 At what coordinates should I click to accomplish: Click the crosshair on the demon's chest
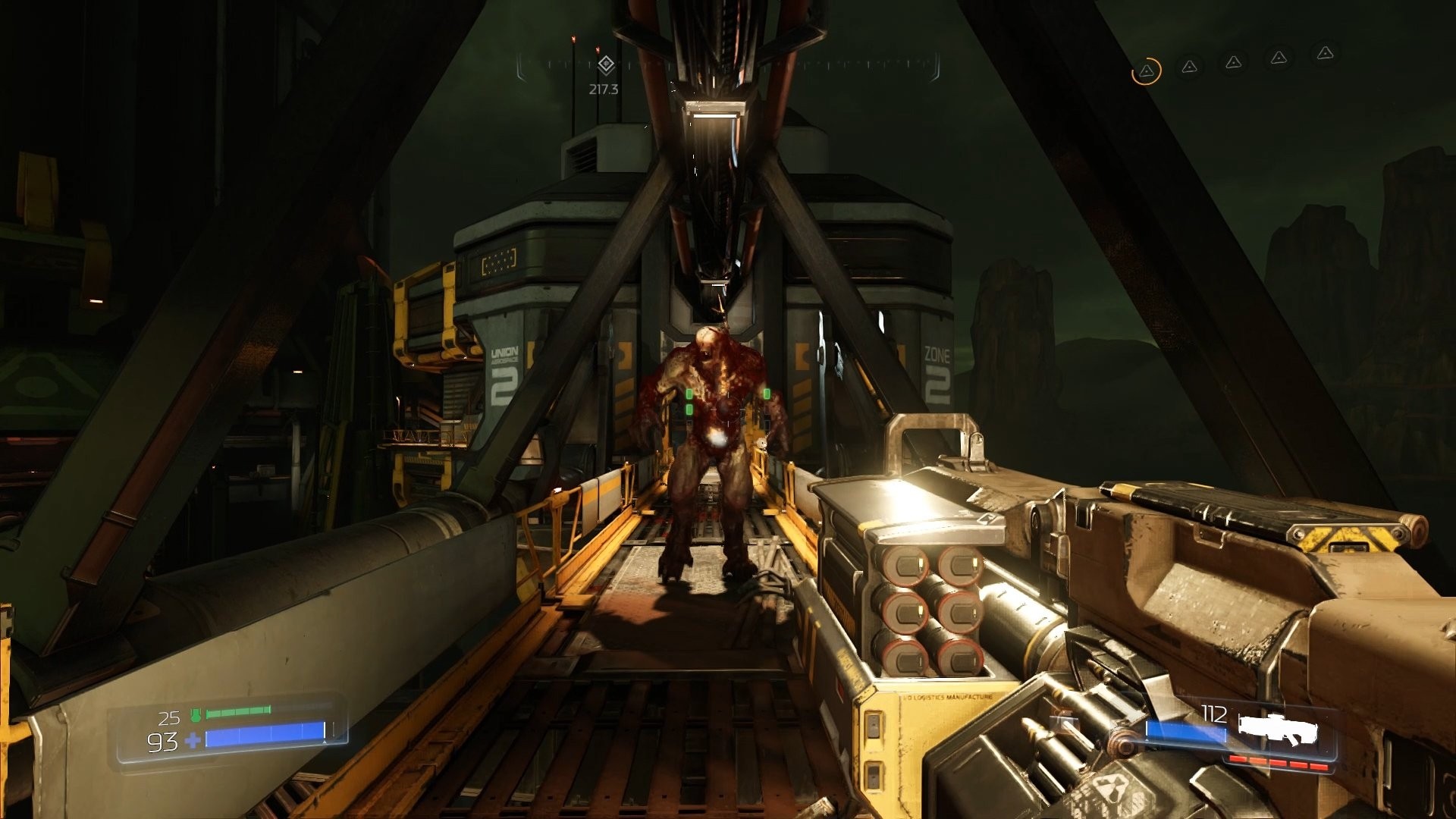728,409
